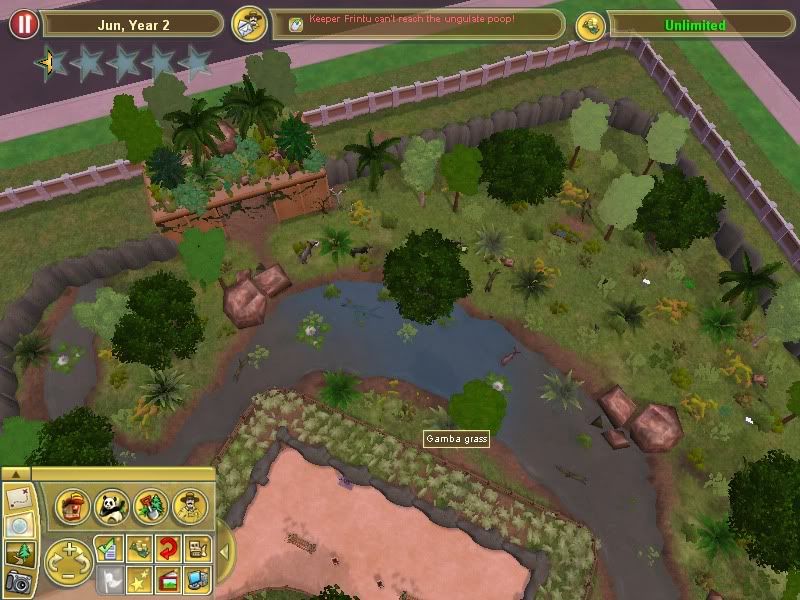Screen dimensions: 800x600
Task: Open the construction buildings menu
Action: pyautogui.click(x=73, y=506)
